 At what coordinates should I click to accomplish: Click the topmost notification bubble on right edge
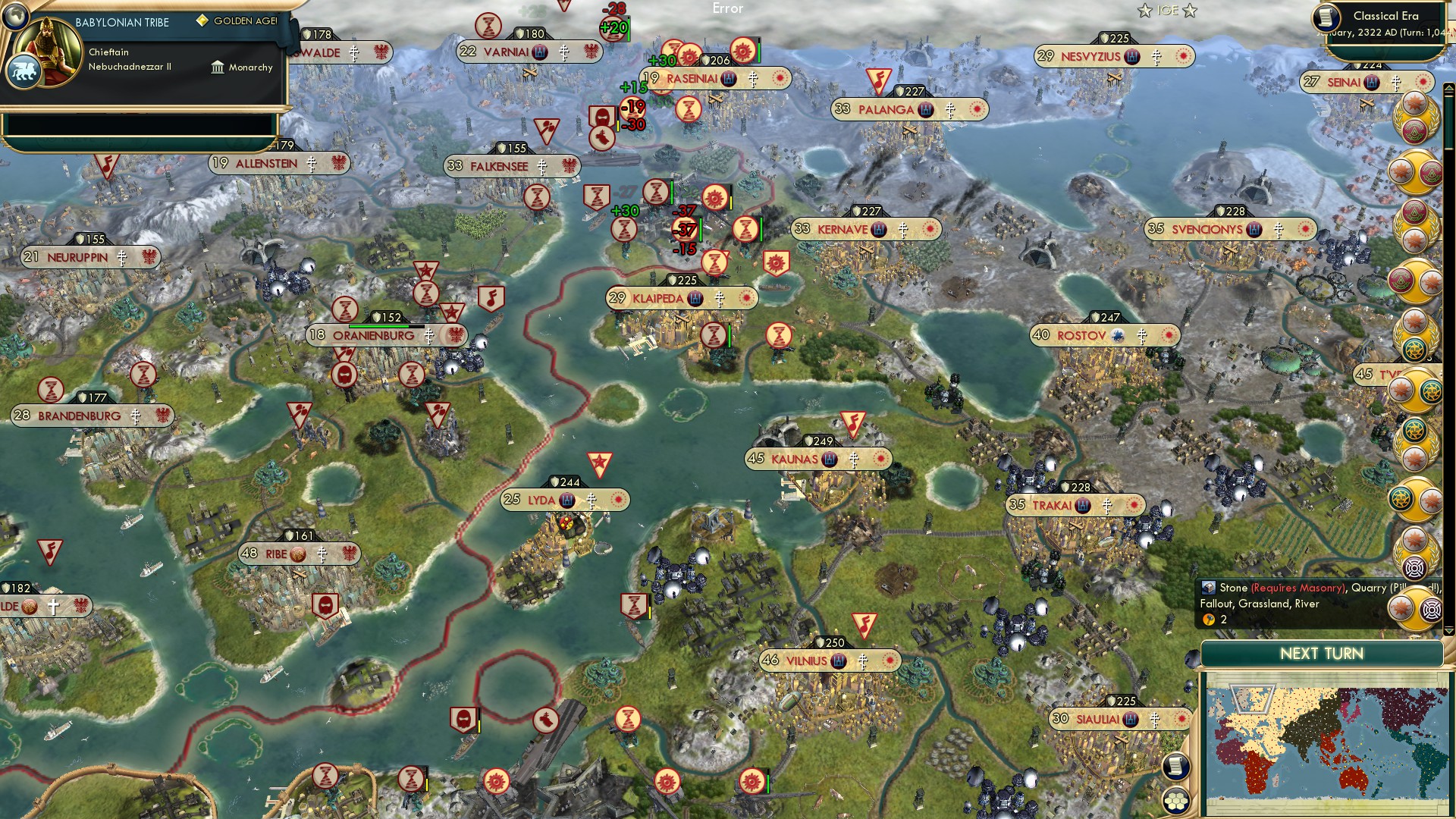(1417, 102)
